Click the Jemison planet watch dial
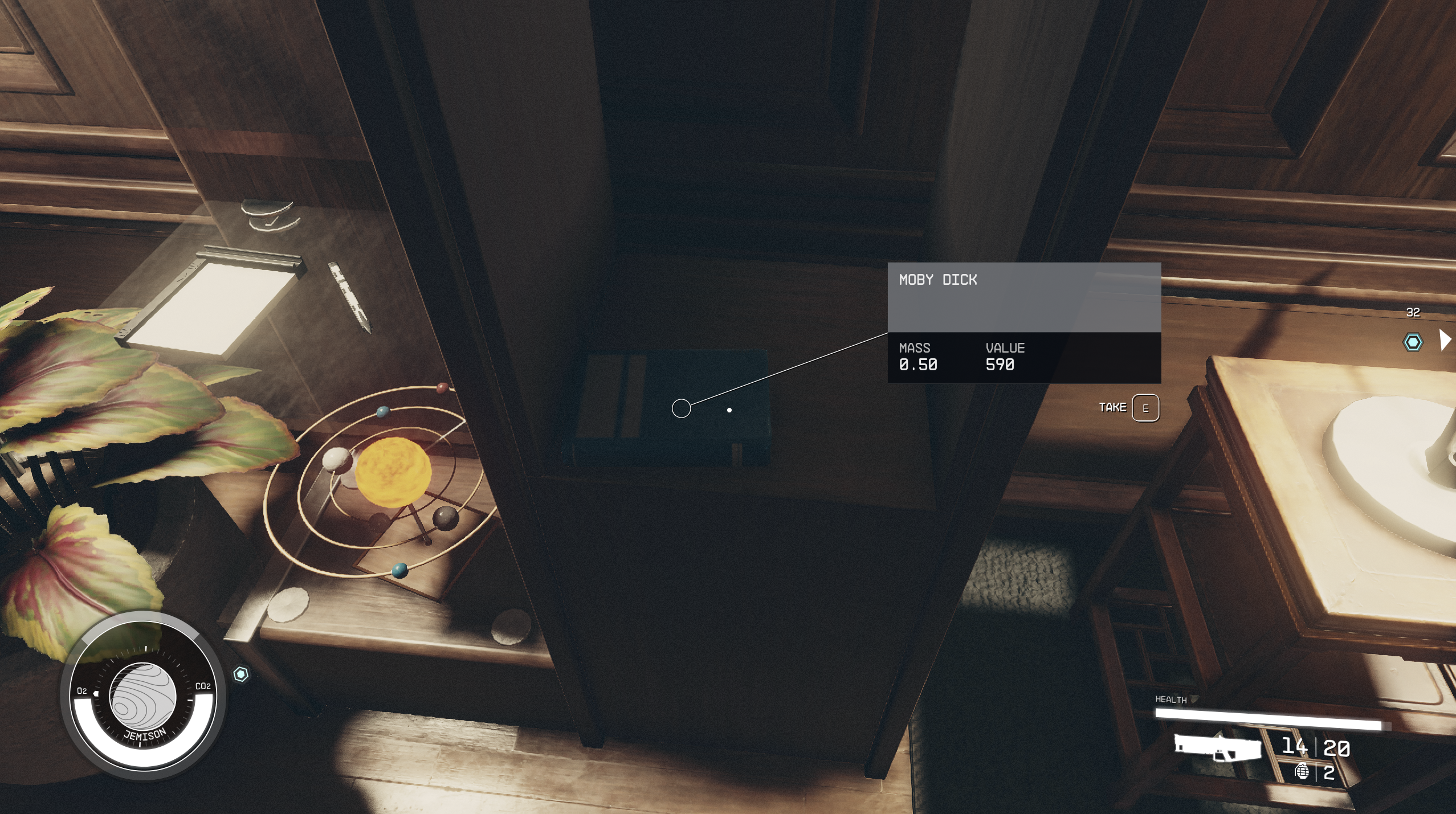This screenshot has height=814, width=1456. 142,697
